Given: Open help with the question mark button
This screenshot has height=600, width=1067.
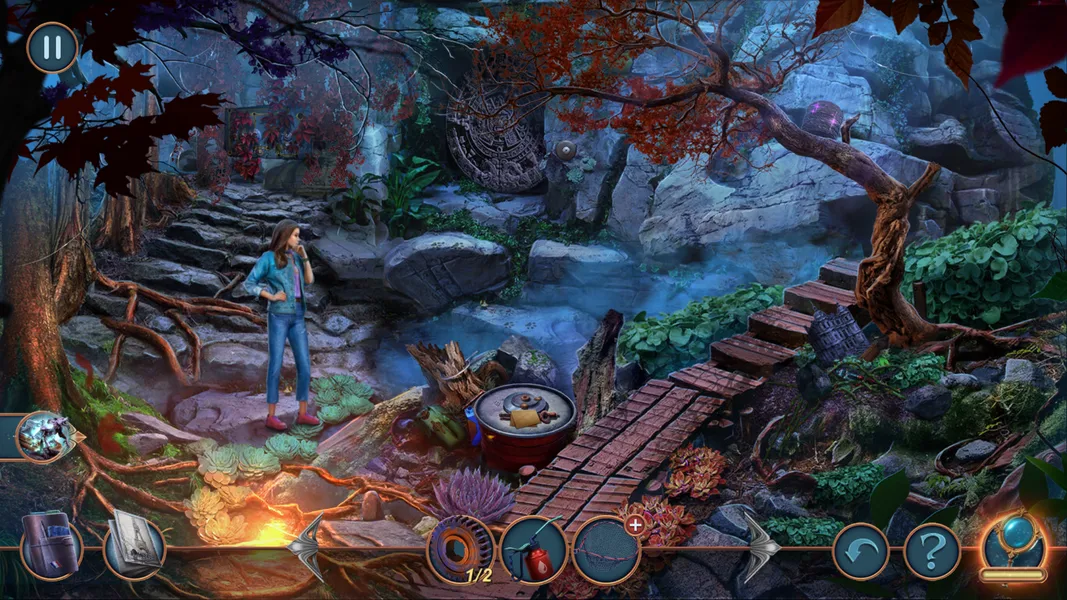Looking at the screenshot, I should tap(932, 550).
